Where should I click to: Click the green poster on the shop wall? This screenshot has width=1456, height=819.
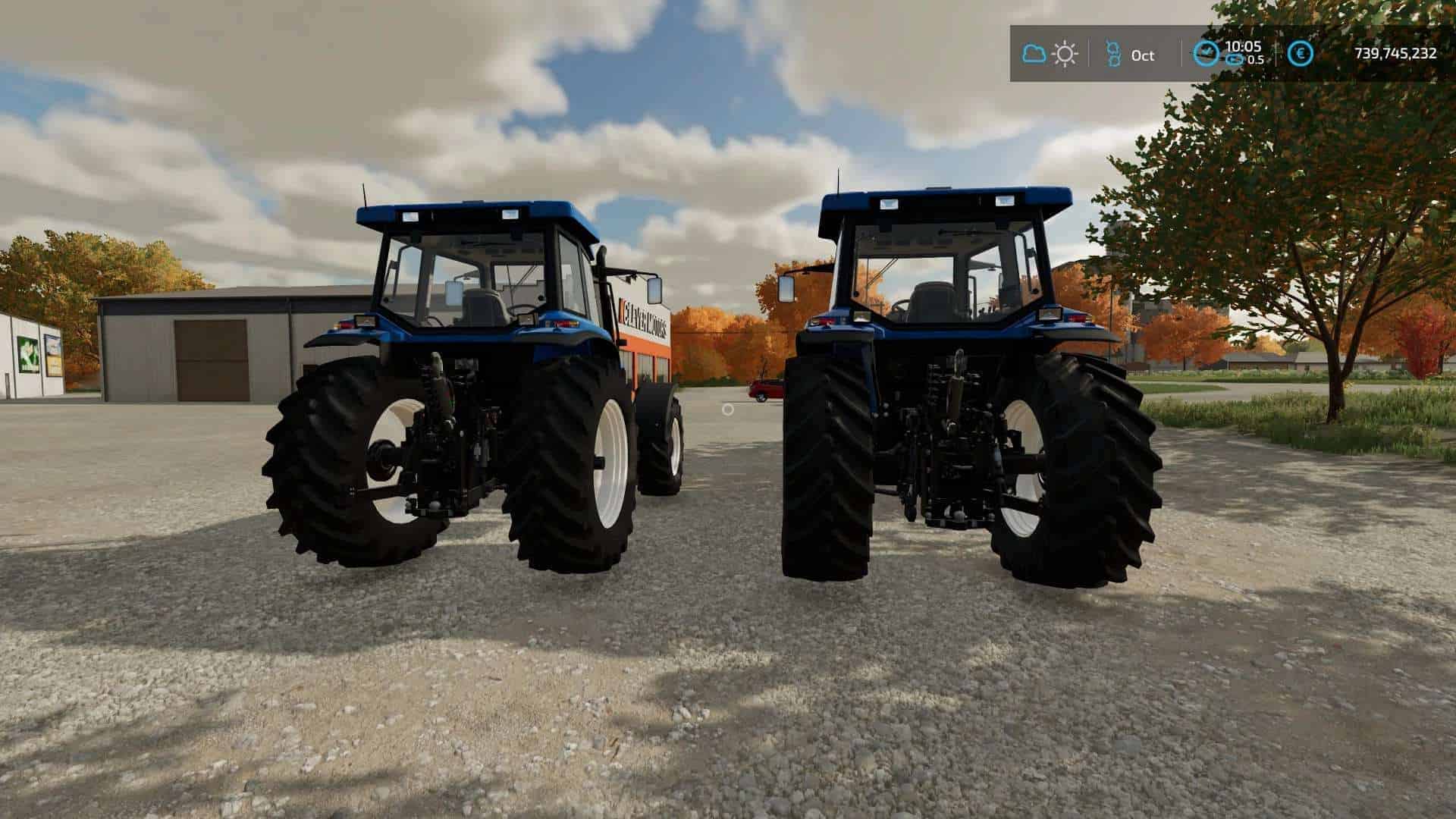tap(28, 353)
